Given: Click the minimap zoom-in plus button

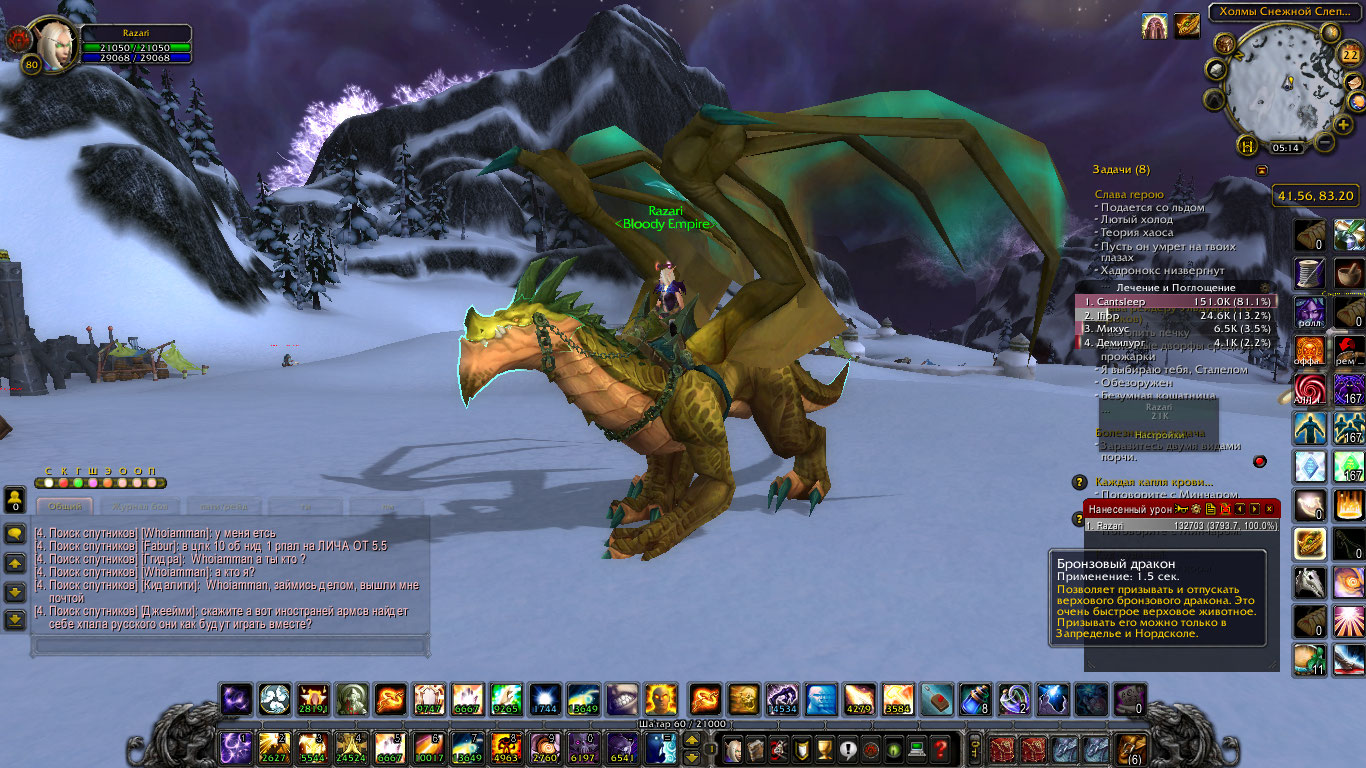Looking at the screenshot, I should [x=1343, y=124].
